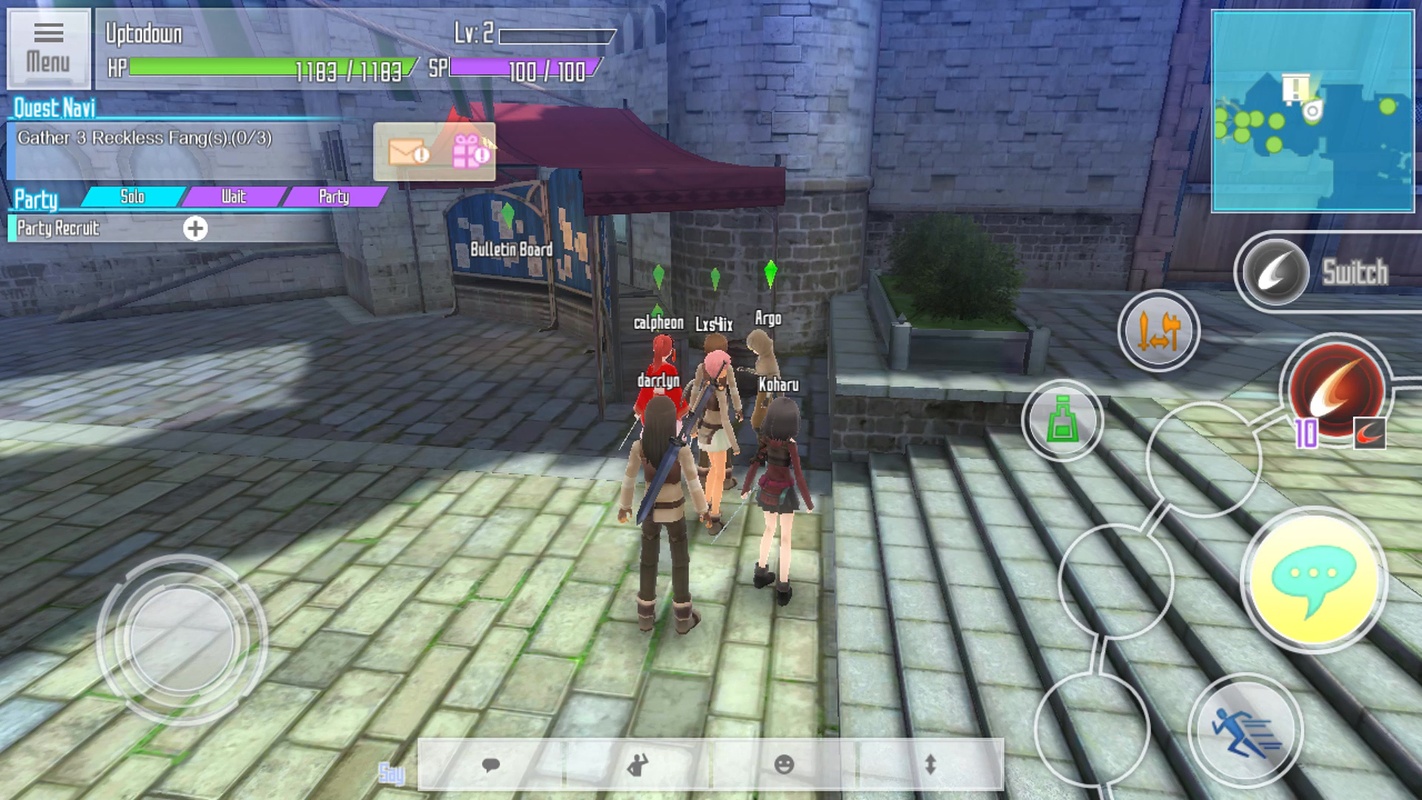Open the smiley face stamp icon
Image resolution: width=1422 pixels, height=800 pixels.
coord(784,765)
